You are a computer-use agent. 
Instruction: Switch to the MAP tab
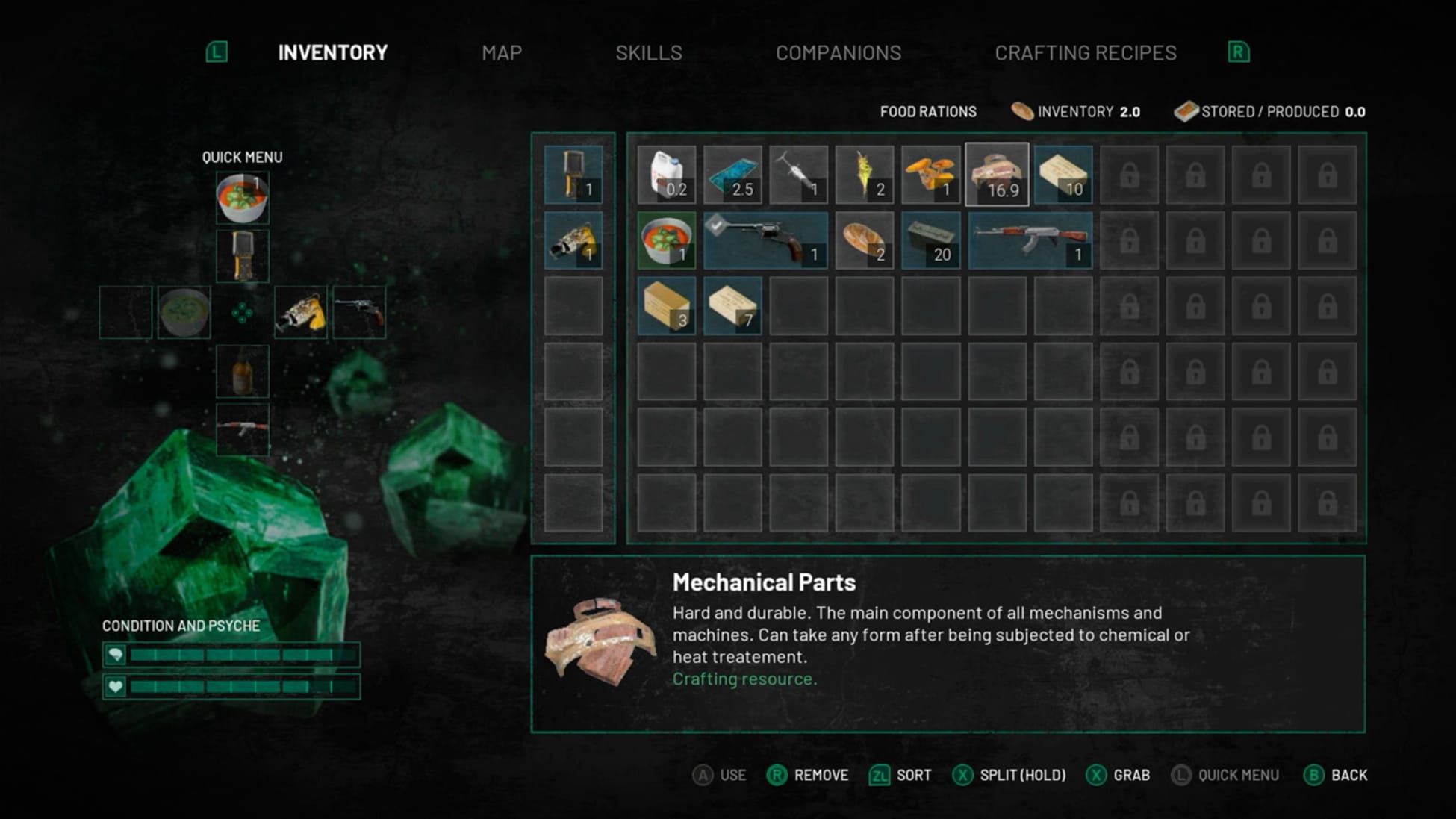(502, 52)
